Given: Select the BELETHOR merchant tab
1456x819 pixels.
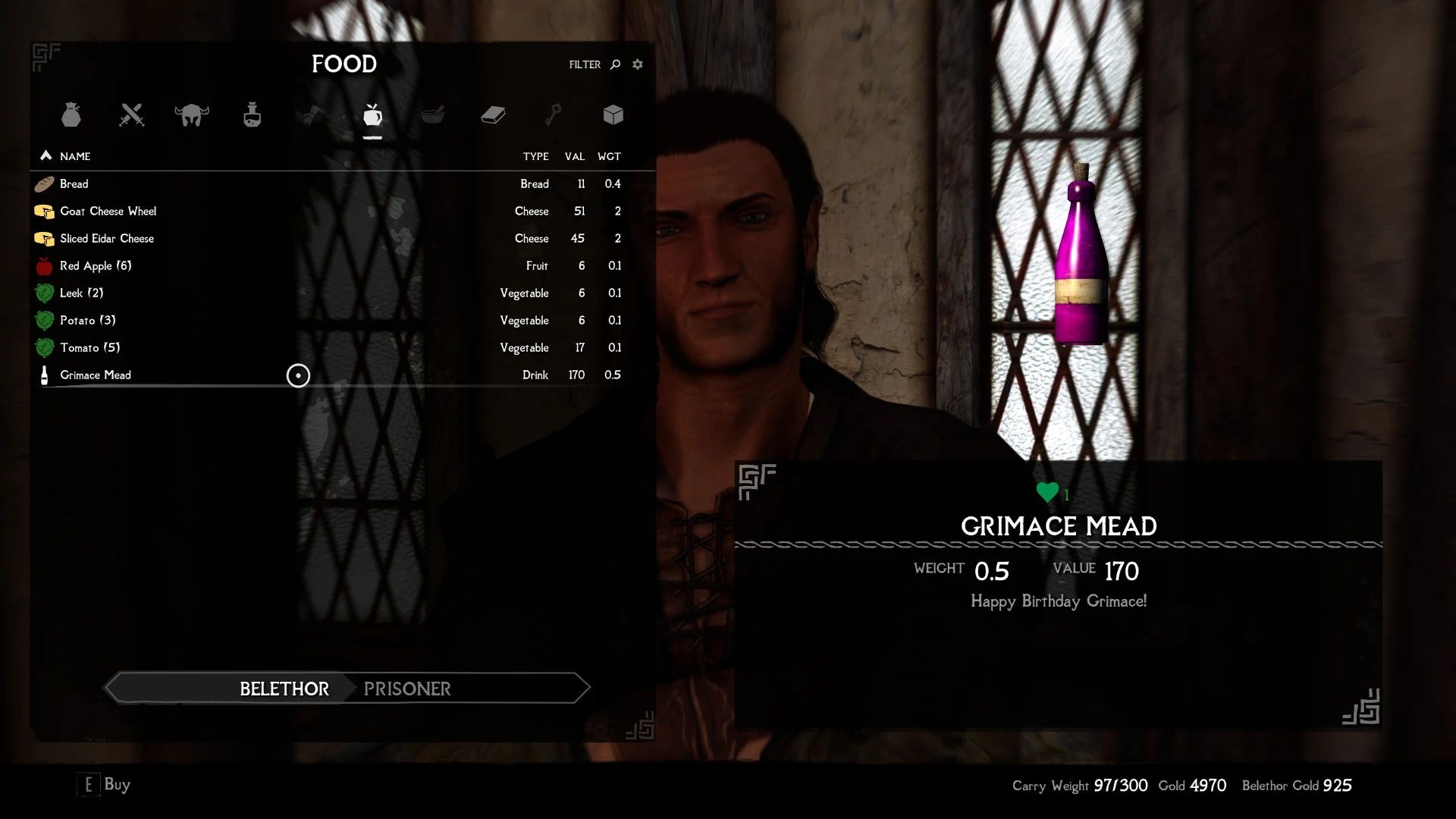Looking at the screenshot, I should tap(284, 689).
